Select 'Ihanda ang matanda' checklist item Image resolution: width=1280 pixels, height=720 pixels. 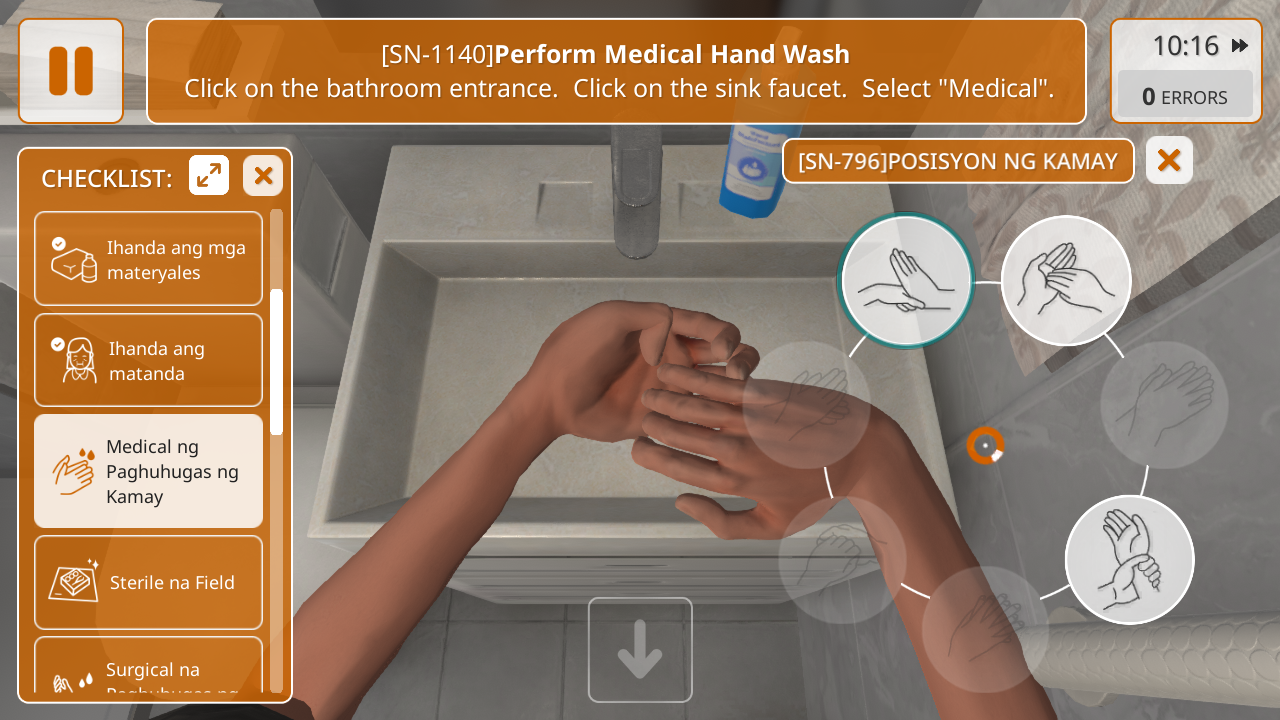pyautogui.click(x=148, y=360)
